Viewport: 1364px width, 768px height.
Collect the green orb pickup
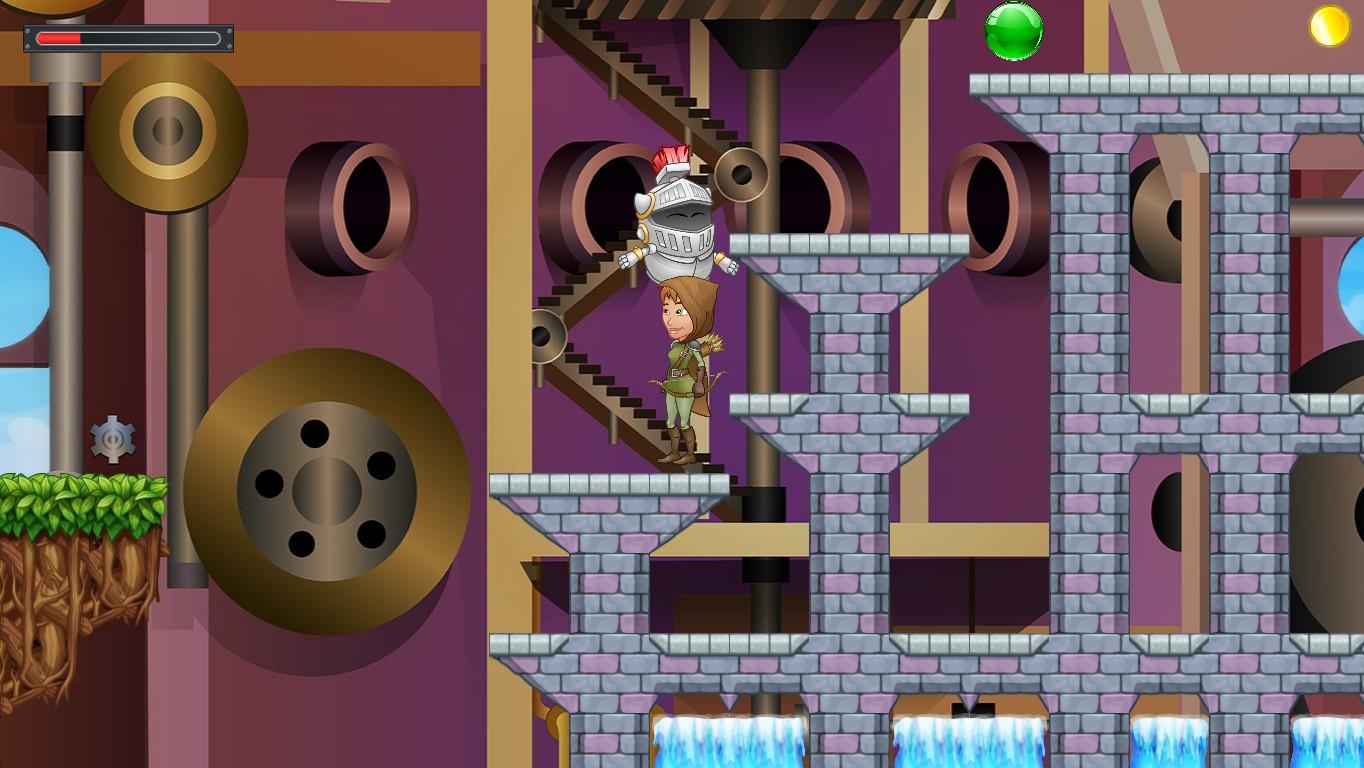point(1013,31)
